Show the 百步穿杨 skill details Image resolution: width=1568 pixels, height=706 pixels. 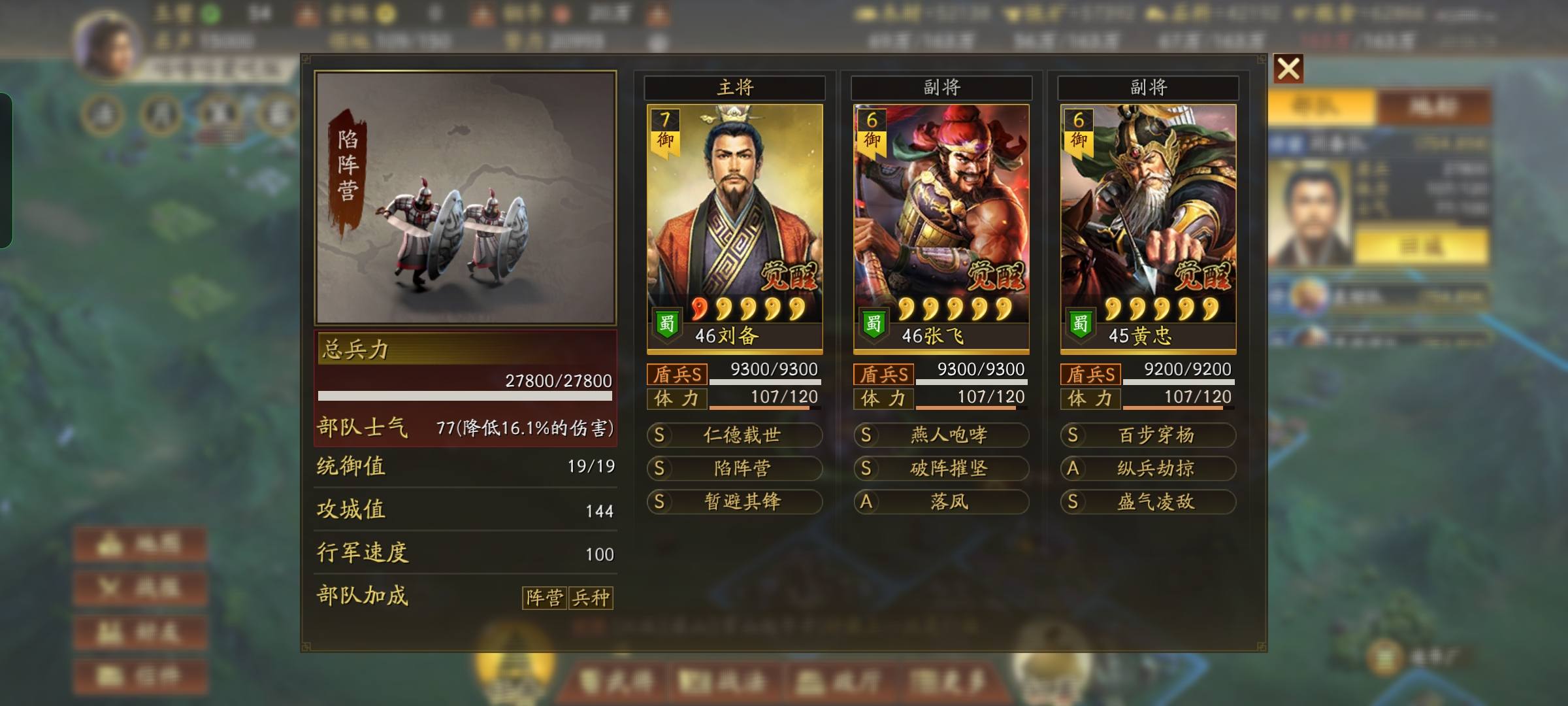(1148, 435)
